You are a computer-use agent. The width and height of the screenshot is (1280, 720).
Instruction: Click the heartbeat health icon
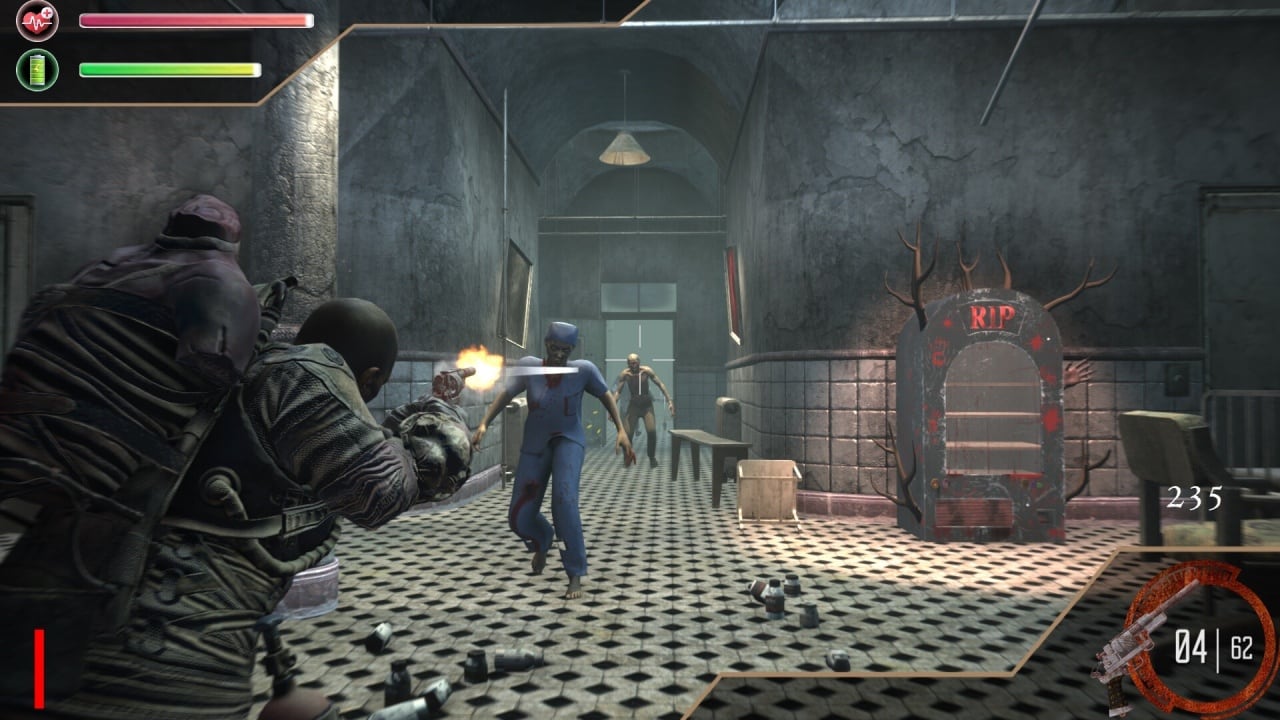(x=37, y=20)
